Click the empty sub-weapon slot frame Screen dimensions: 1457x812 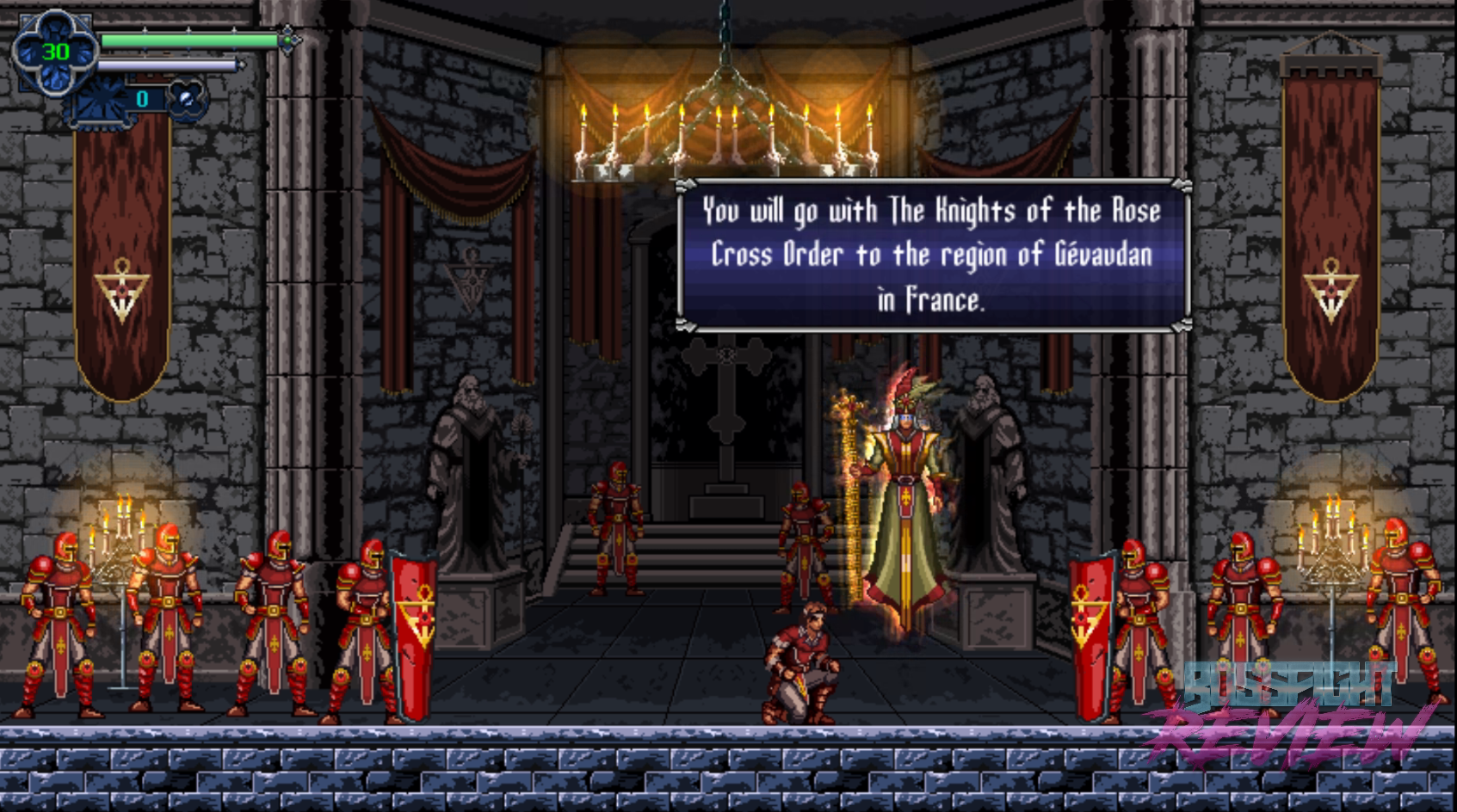pyautogui.click(x=103, y=101)
